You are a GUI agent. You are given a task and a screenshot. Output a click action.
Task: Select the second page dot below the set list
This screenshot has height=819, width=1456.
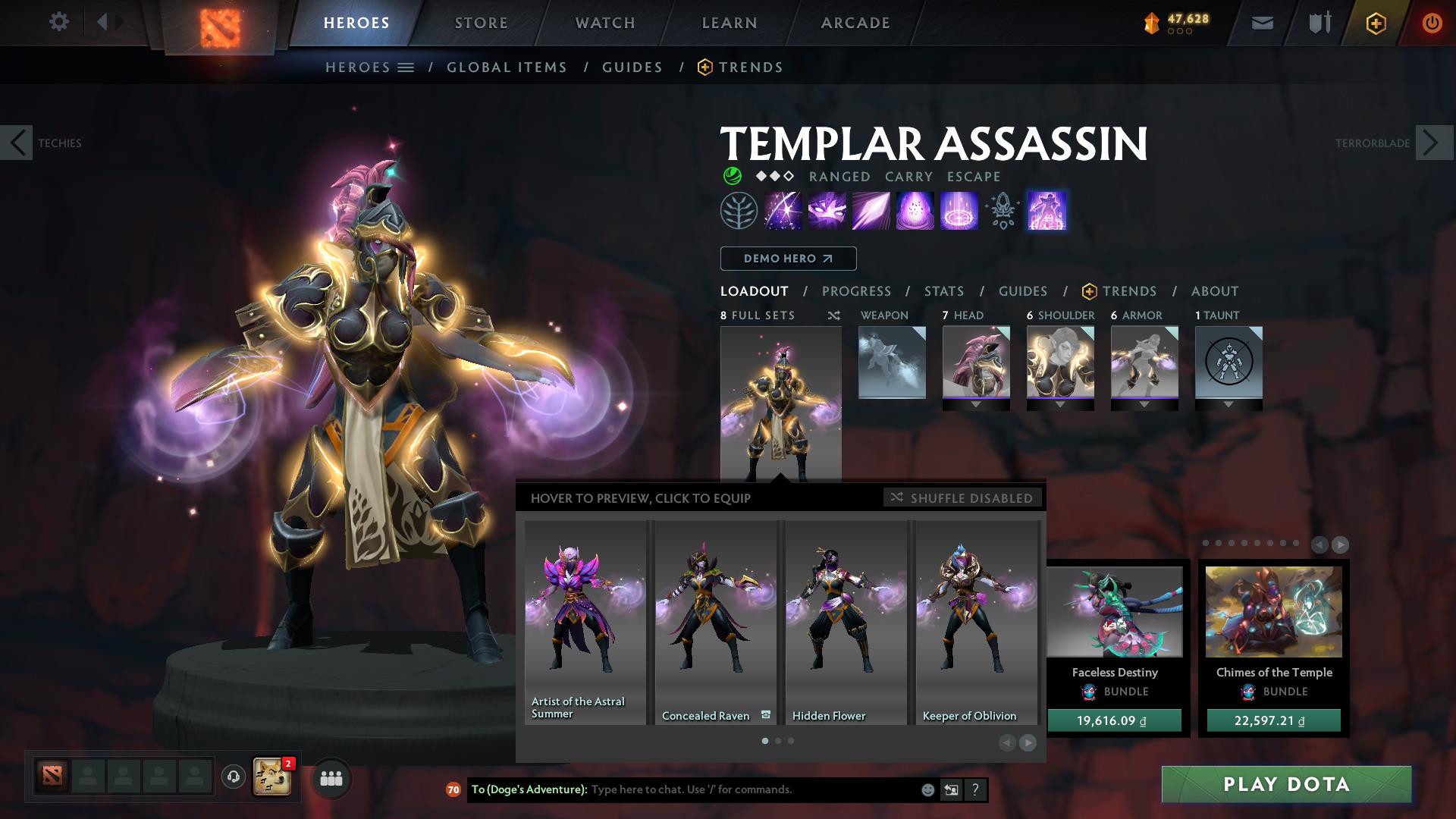777,742
